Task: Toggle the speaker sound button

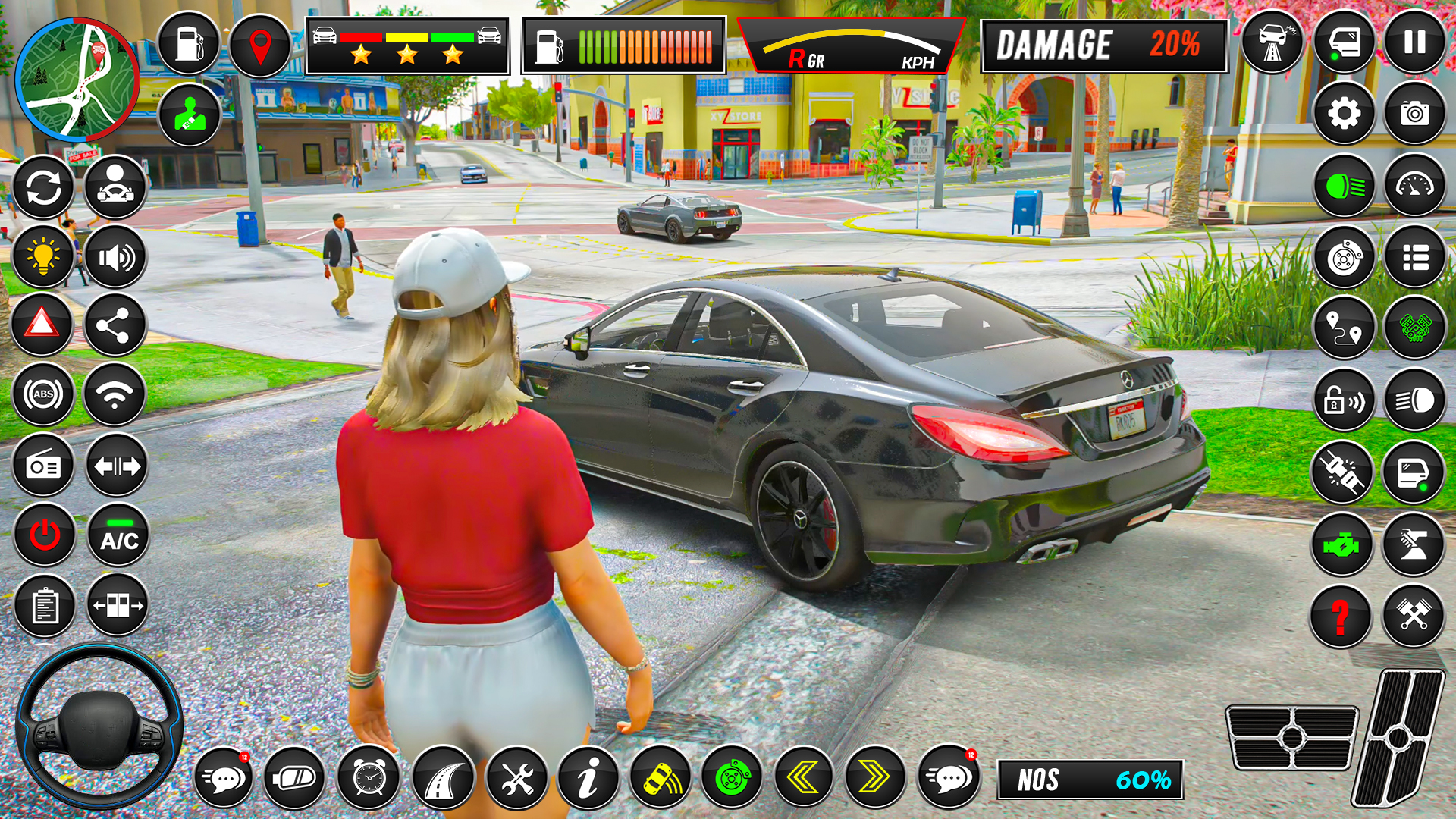Action: (x=115, y=258)
